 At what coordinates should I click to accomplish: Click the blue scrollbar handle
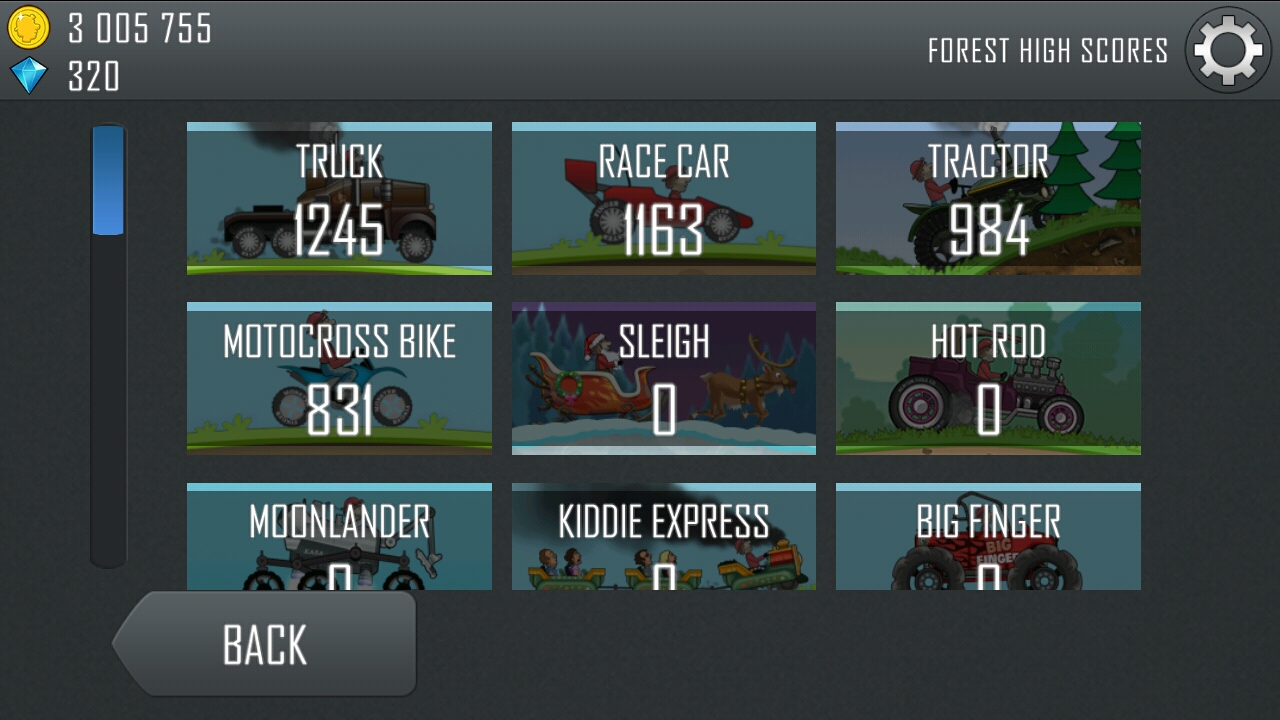coord(108,180)
